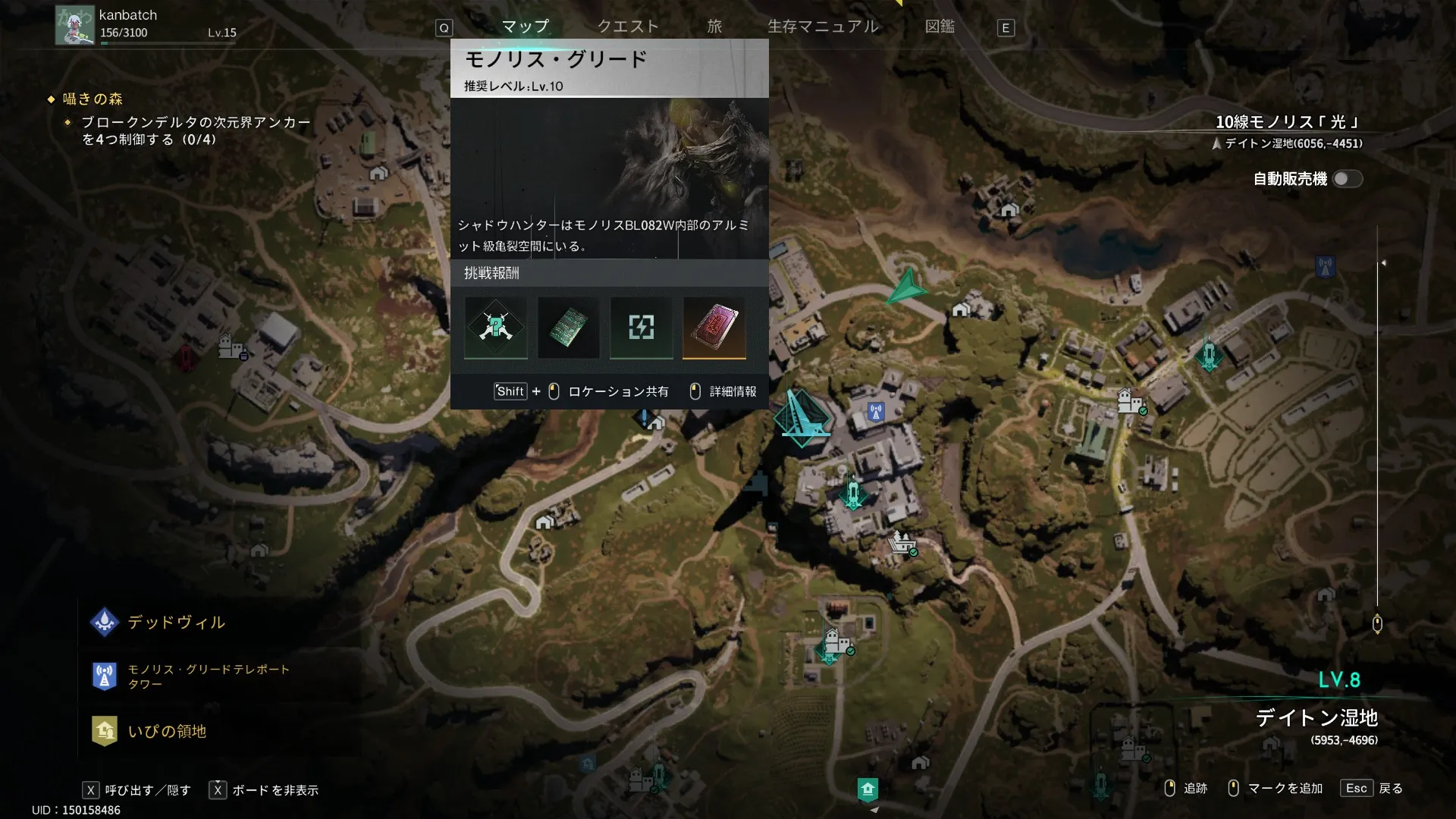Switch to the マップ tab
The height and width of the screenshot is (819, 1456).
(525, 27)
